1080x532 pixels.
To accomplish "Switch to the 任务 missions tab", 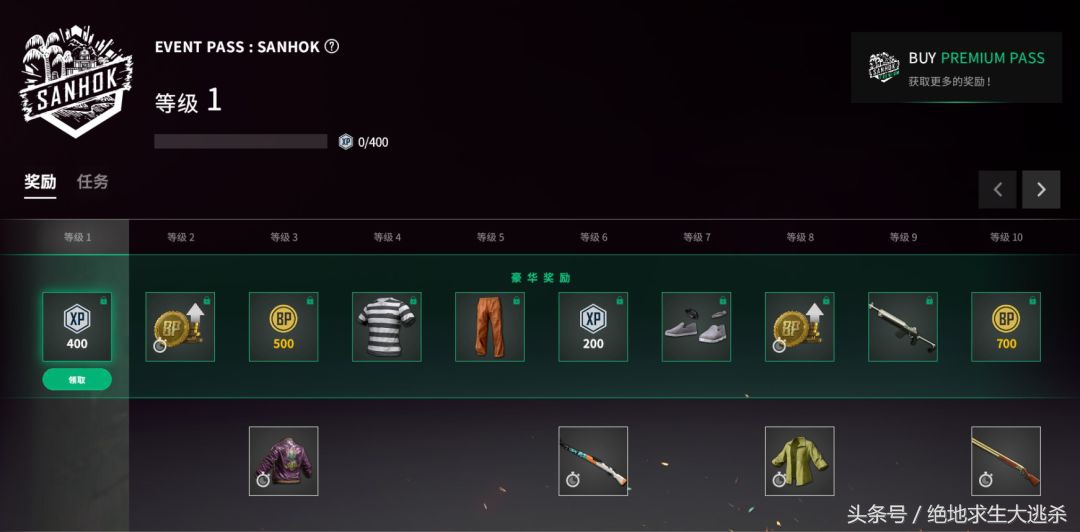I will (93, 182).
